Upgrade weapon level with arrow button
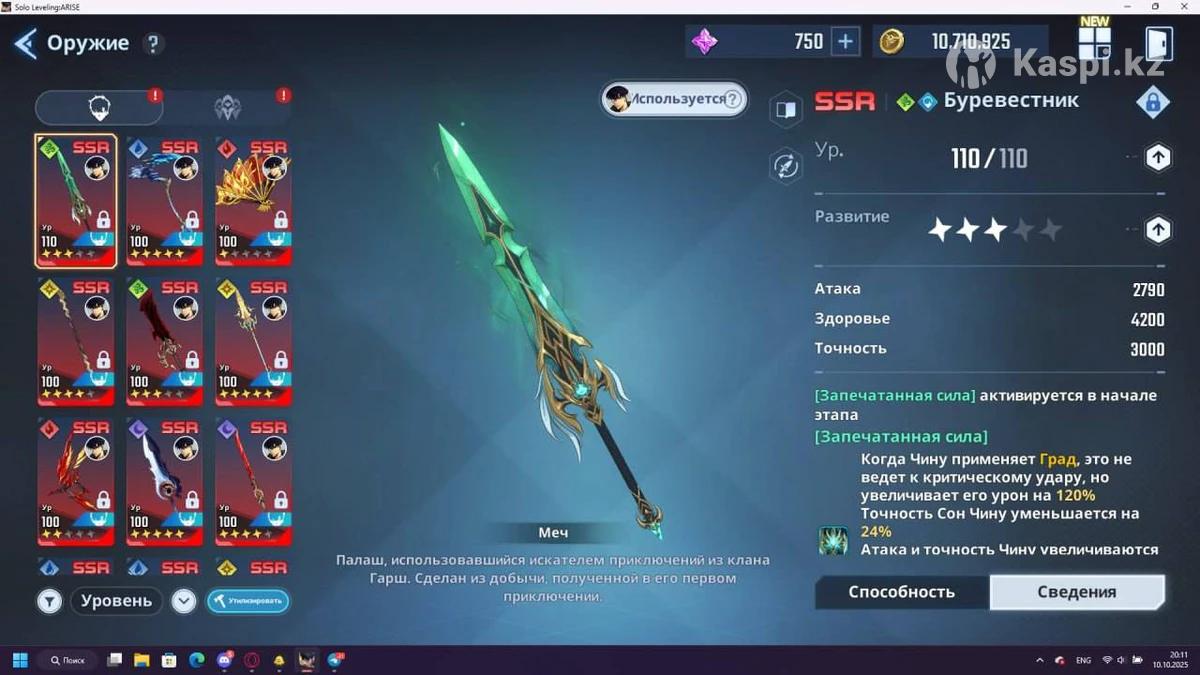Screen dimensions: 1200x675 [x=1157, y=157]
